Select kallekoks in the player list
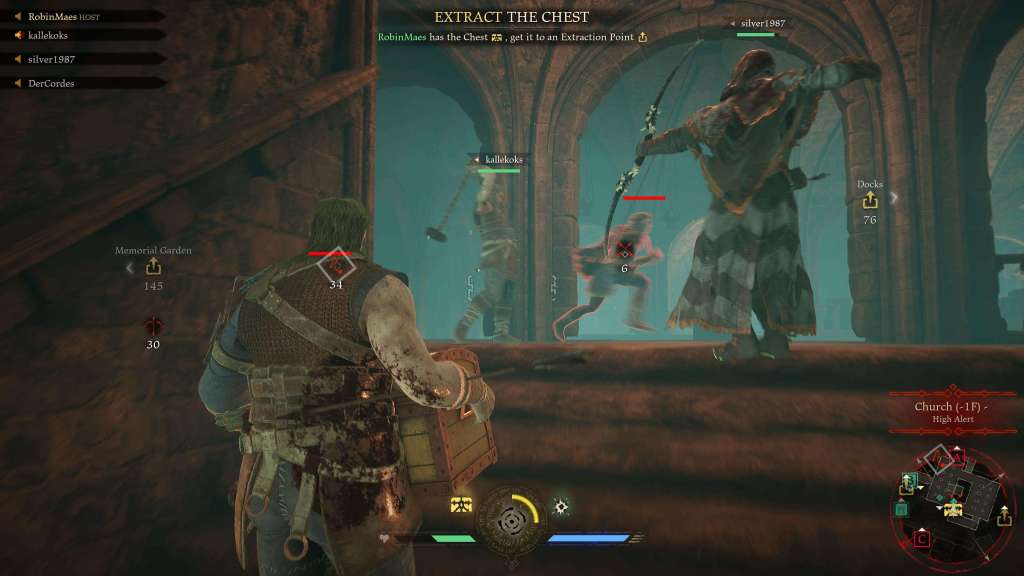Screen dimensions: 1024x576 48,35
